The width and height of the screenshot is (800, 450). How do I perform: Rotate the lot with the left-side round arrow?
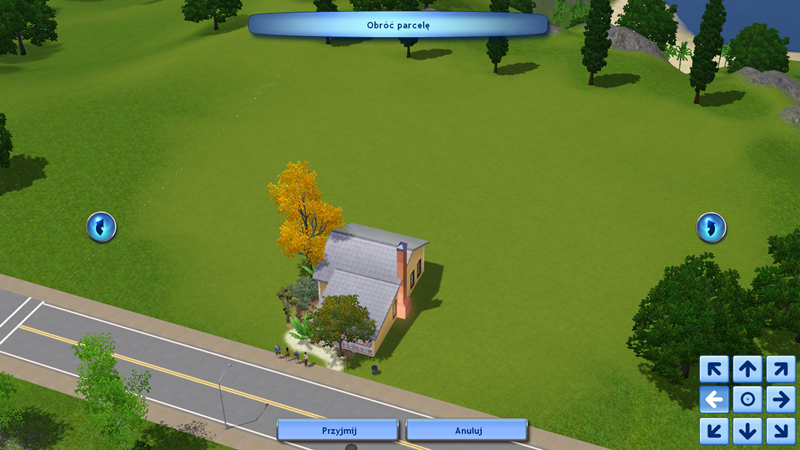[x=101, y=227]
